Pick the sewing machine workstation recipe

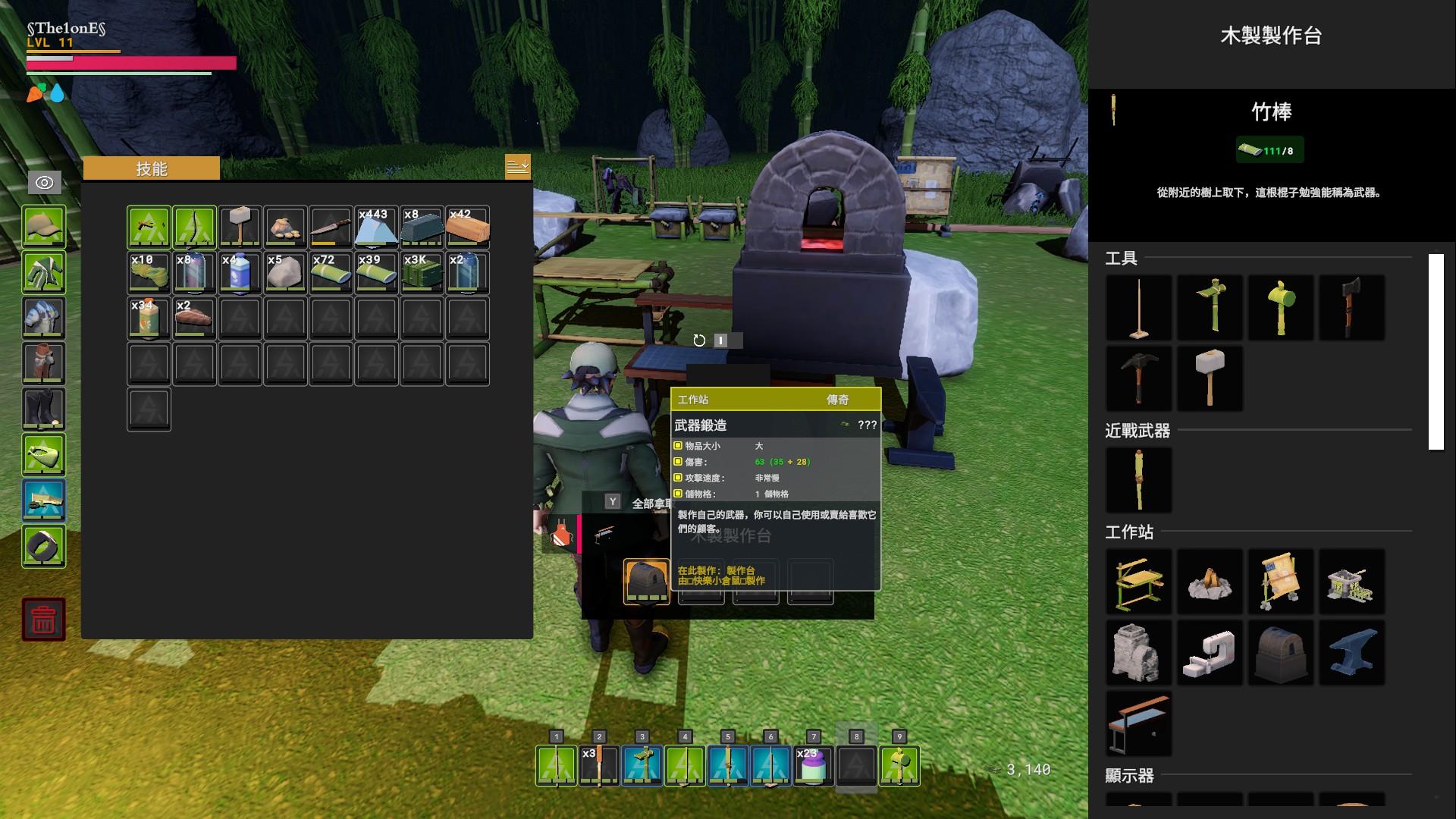click(1210, 653)
